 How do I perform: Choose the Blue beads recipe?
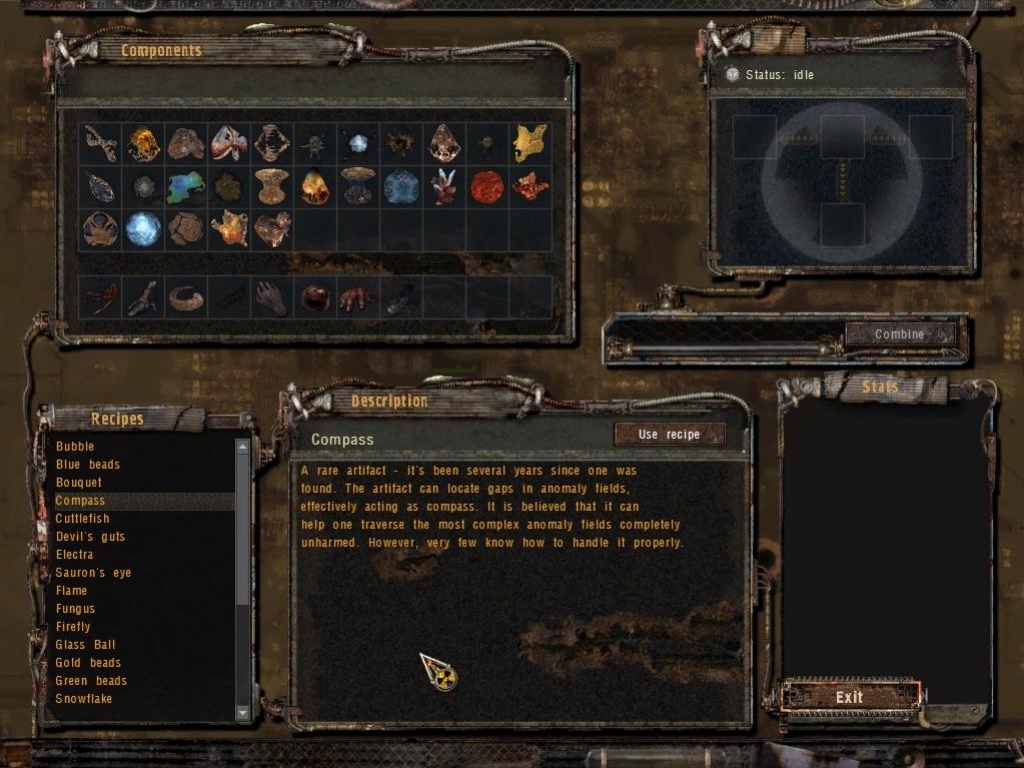88,464
